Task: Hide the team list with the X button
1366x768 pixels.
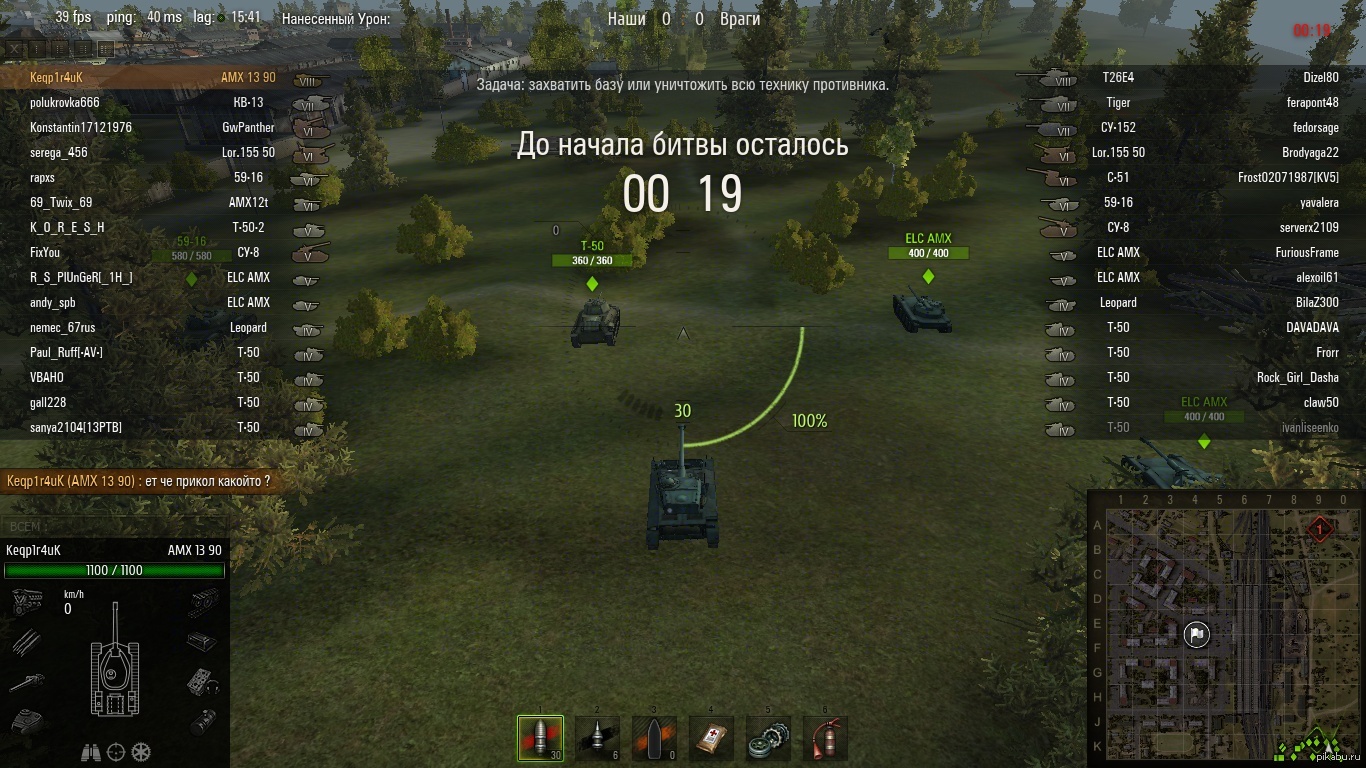Action: pos(14,48)
